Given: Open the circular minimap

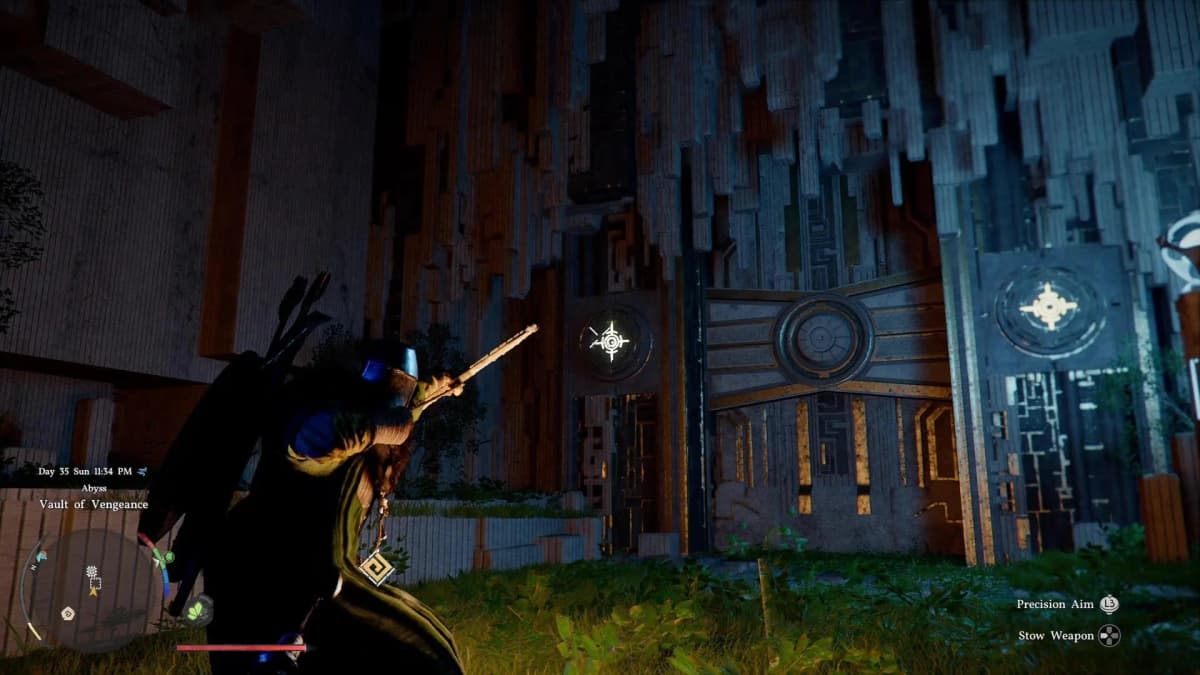Looking at the screenshot, I should pos(90,592).
